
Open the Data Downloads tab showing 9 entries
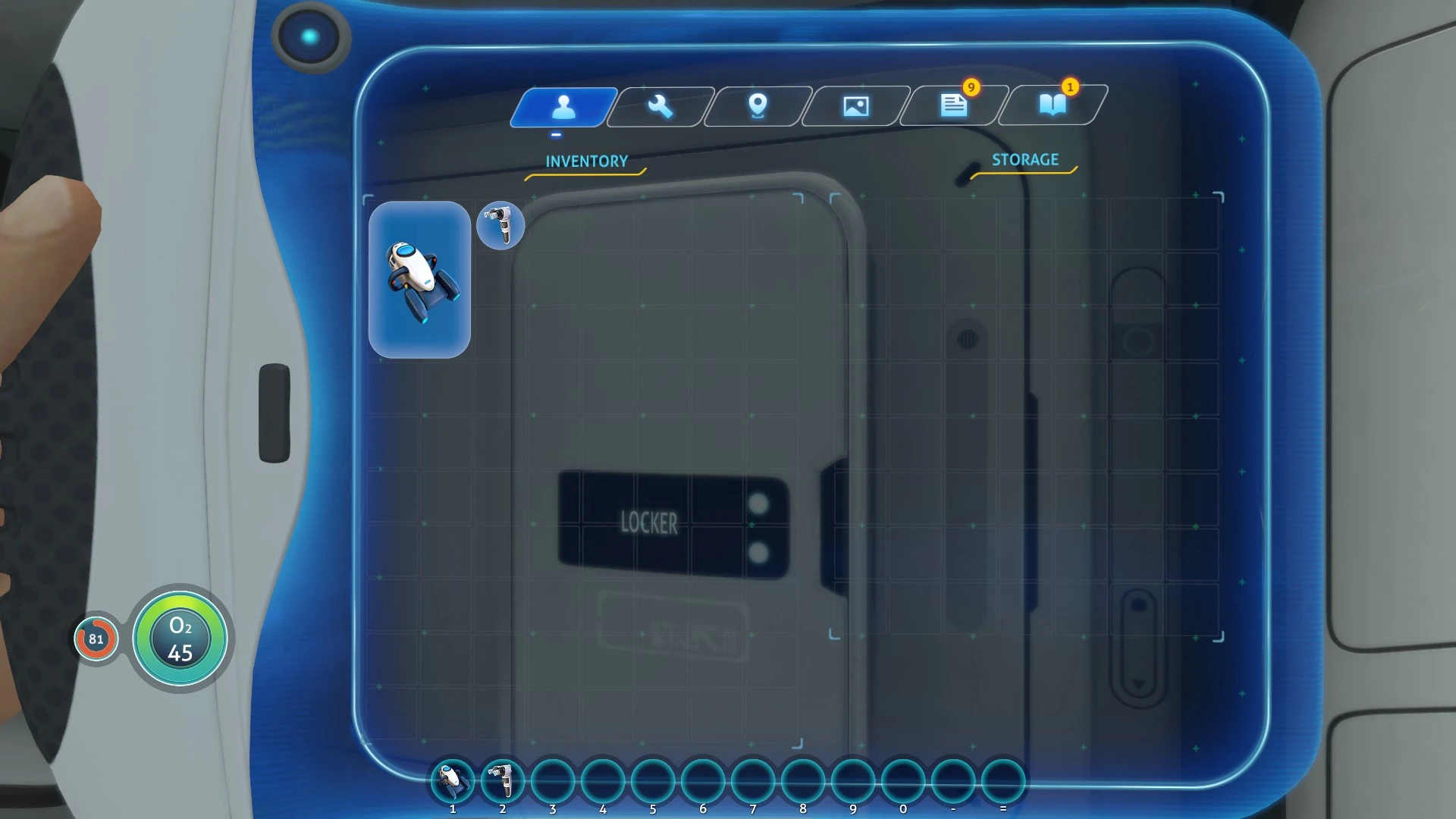952,106
